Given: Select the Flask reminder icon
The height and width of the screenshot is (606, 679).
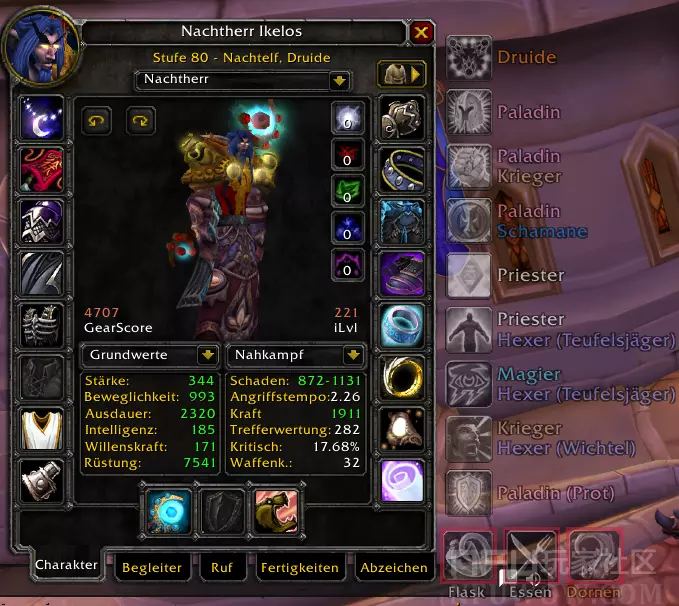Looking at the screenshot, I should tap(468, 555).
